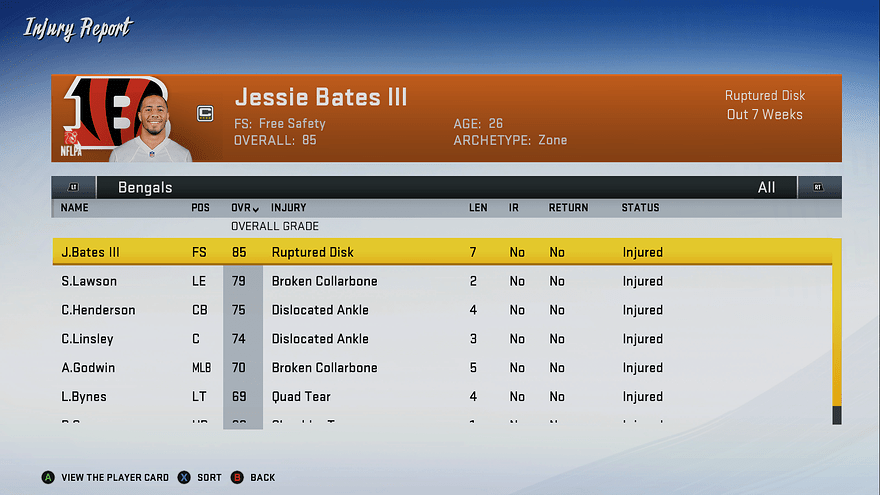
Task: Click the POS column header
Action: (201, 208)
